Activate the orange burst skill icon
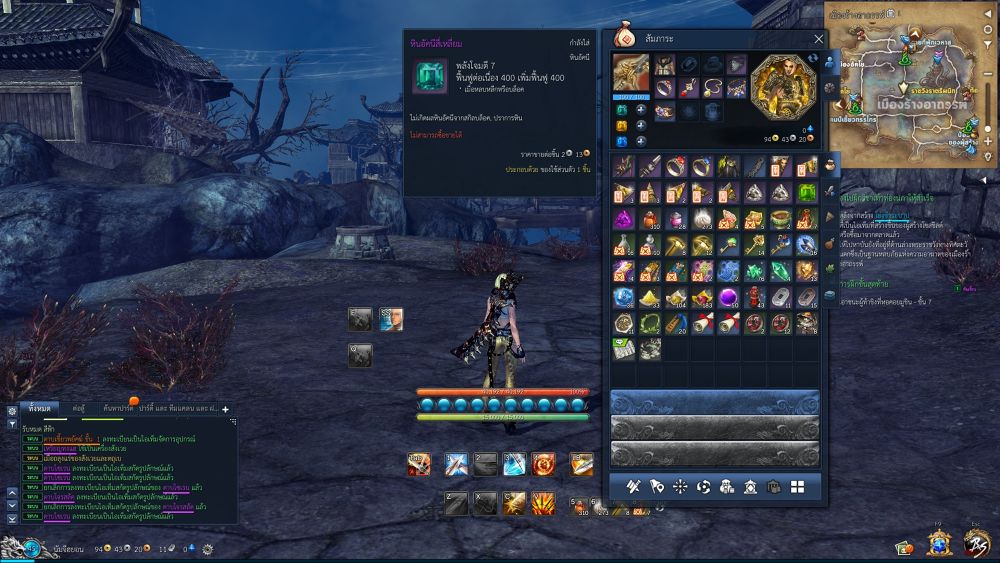 [543, 502]
